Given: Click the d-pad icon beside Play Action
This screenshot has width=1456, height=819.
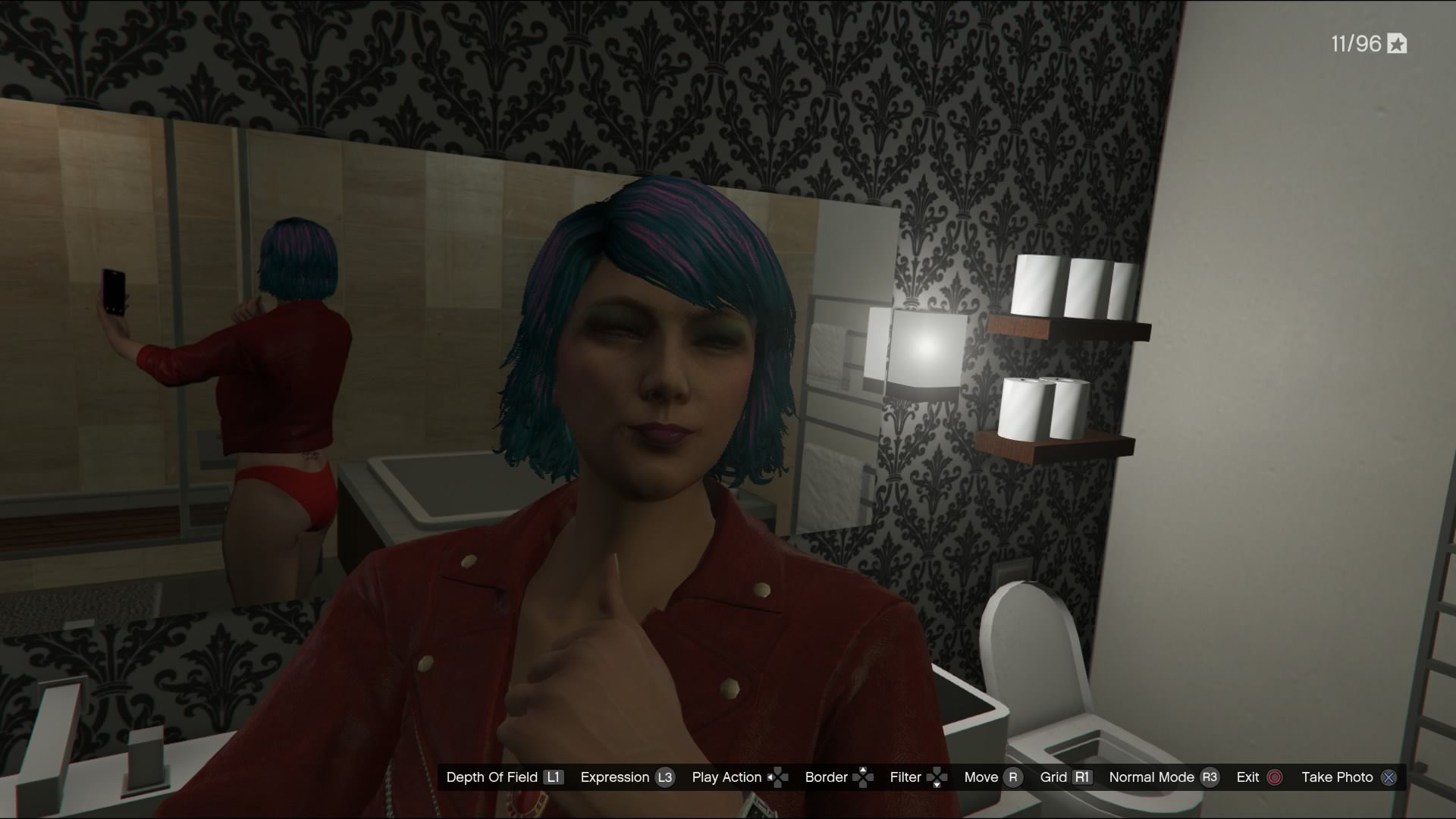Looking at the screenshot, I should 779,777.
